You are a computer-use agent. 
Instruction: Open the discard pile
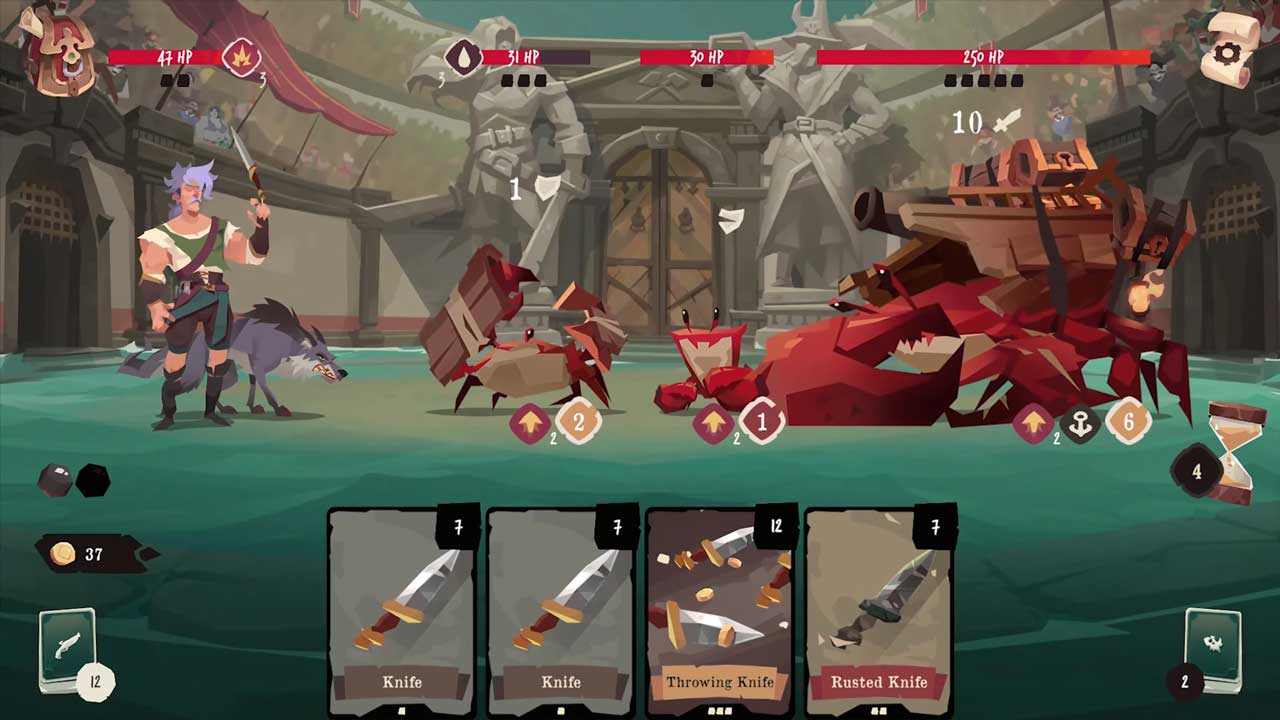click(x=1213, y=645)
